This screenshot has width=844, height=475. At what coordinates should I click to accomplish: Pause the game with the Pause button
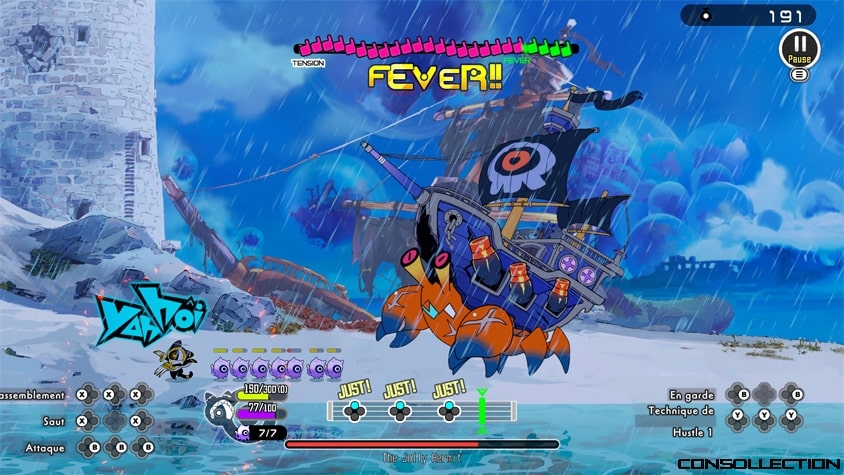[799, 47]
